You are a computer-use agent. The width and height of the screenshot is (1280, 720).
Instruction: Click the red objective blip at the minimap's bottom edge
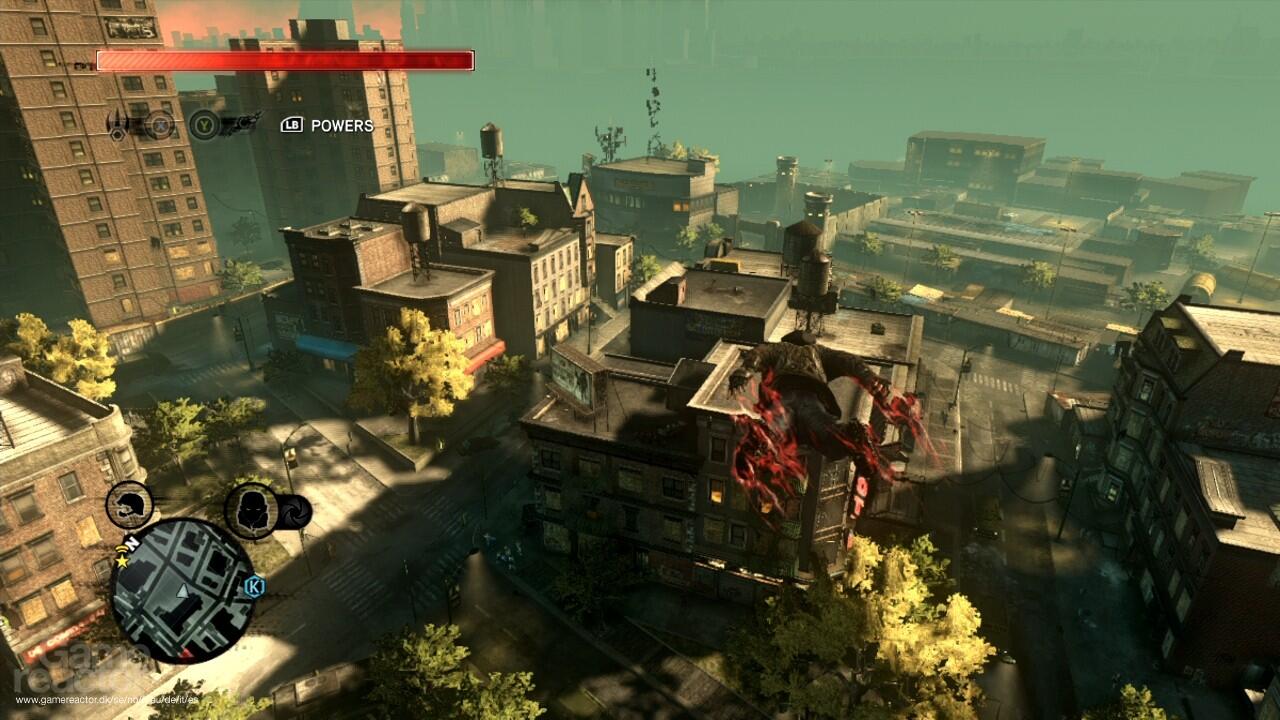(185, 653)
